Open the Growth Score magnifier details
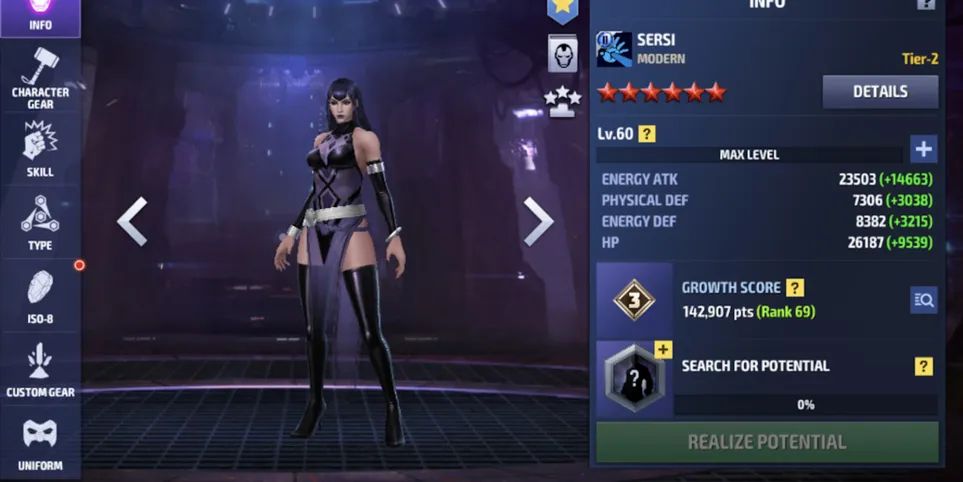 (x=923, y=299)
